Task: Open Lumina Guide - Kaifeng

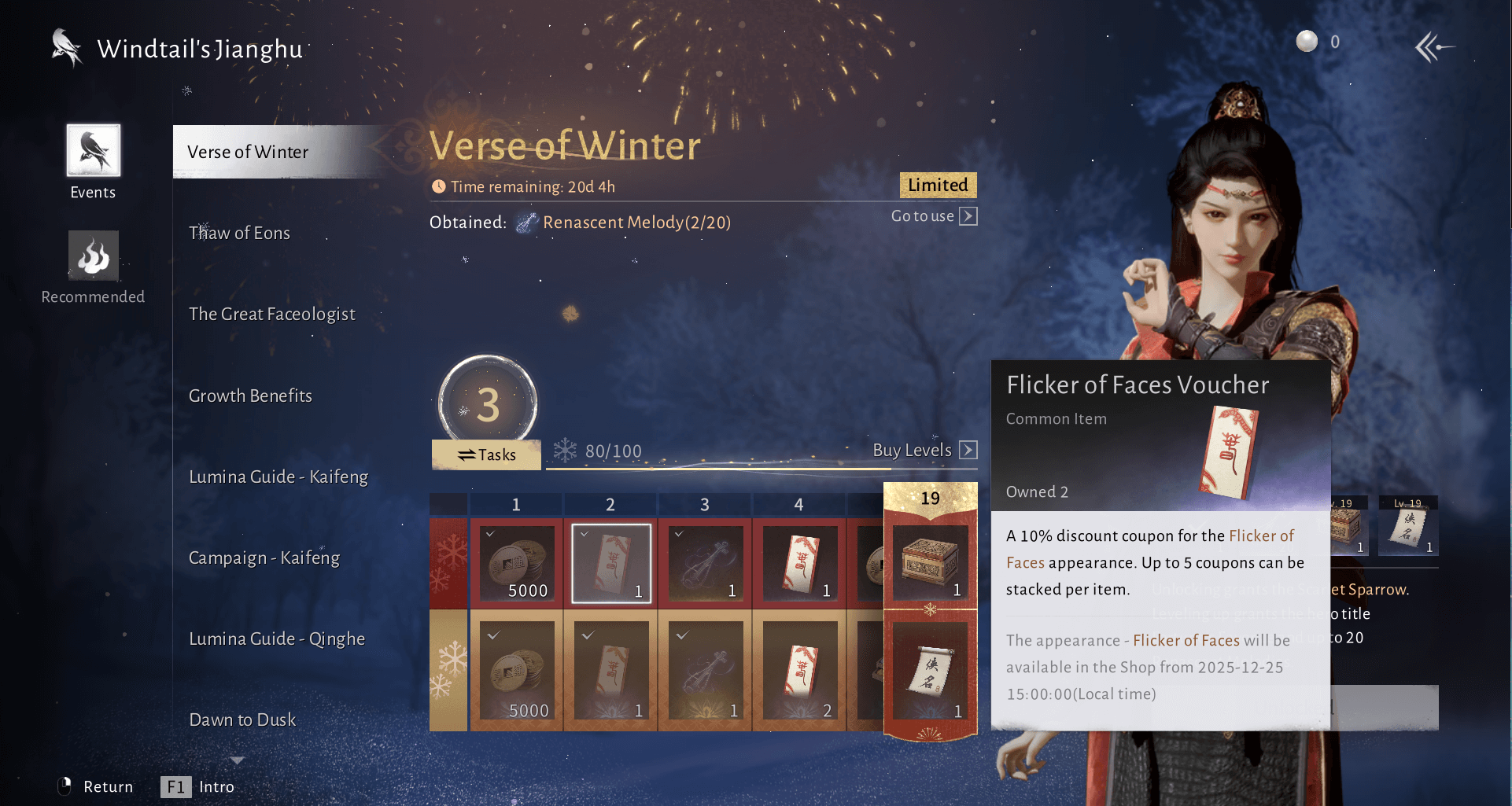Action: coord(278,477)
